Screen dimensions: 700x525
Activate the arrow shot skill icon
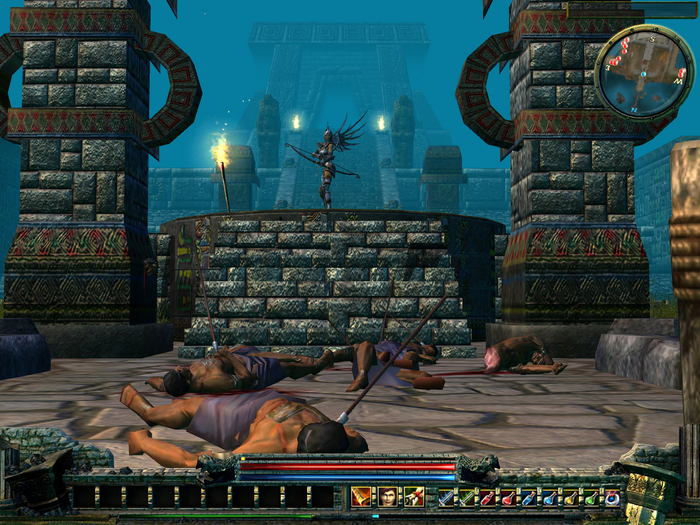[414, 496]
